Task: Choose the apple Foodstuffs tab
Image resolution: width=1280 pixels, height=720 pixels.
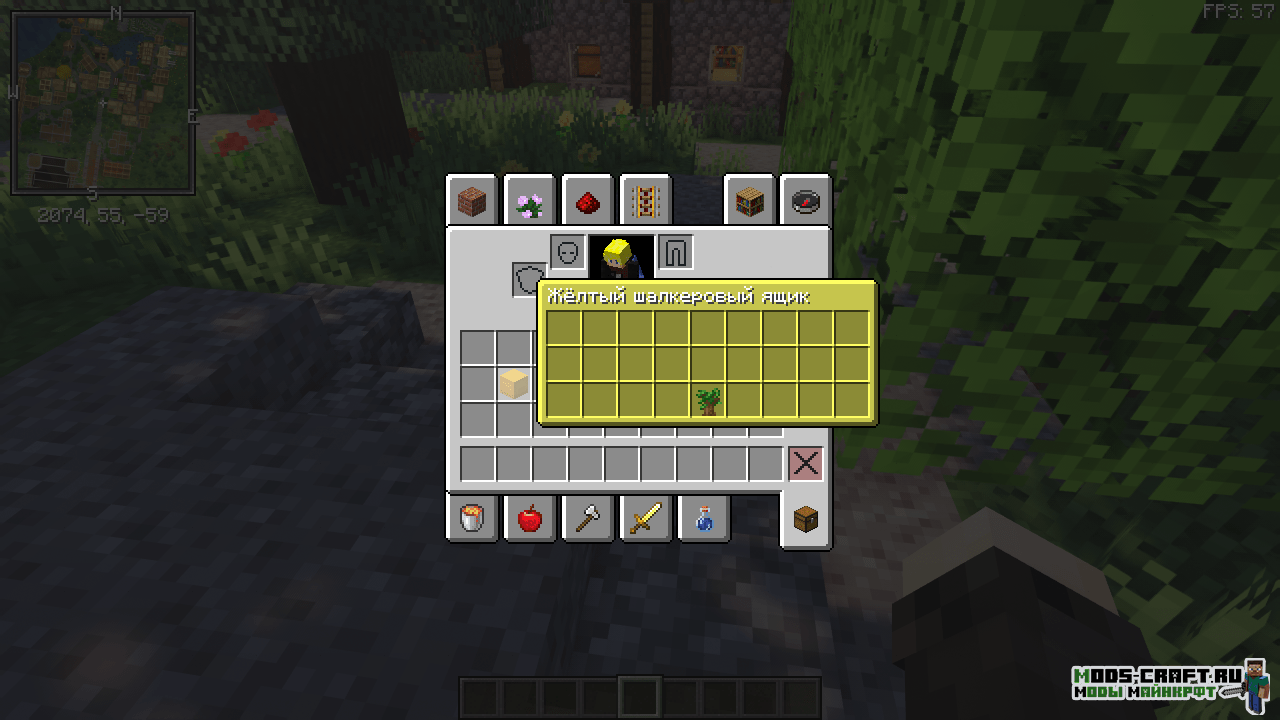Action: [x=529, y=518]
